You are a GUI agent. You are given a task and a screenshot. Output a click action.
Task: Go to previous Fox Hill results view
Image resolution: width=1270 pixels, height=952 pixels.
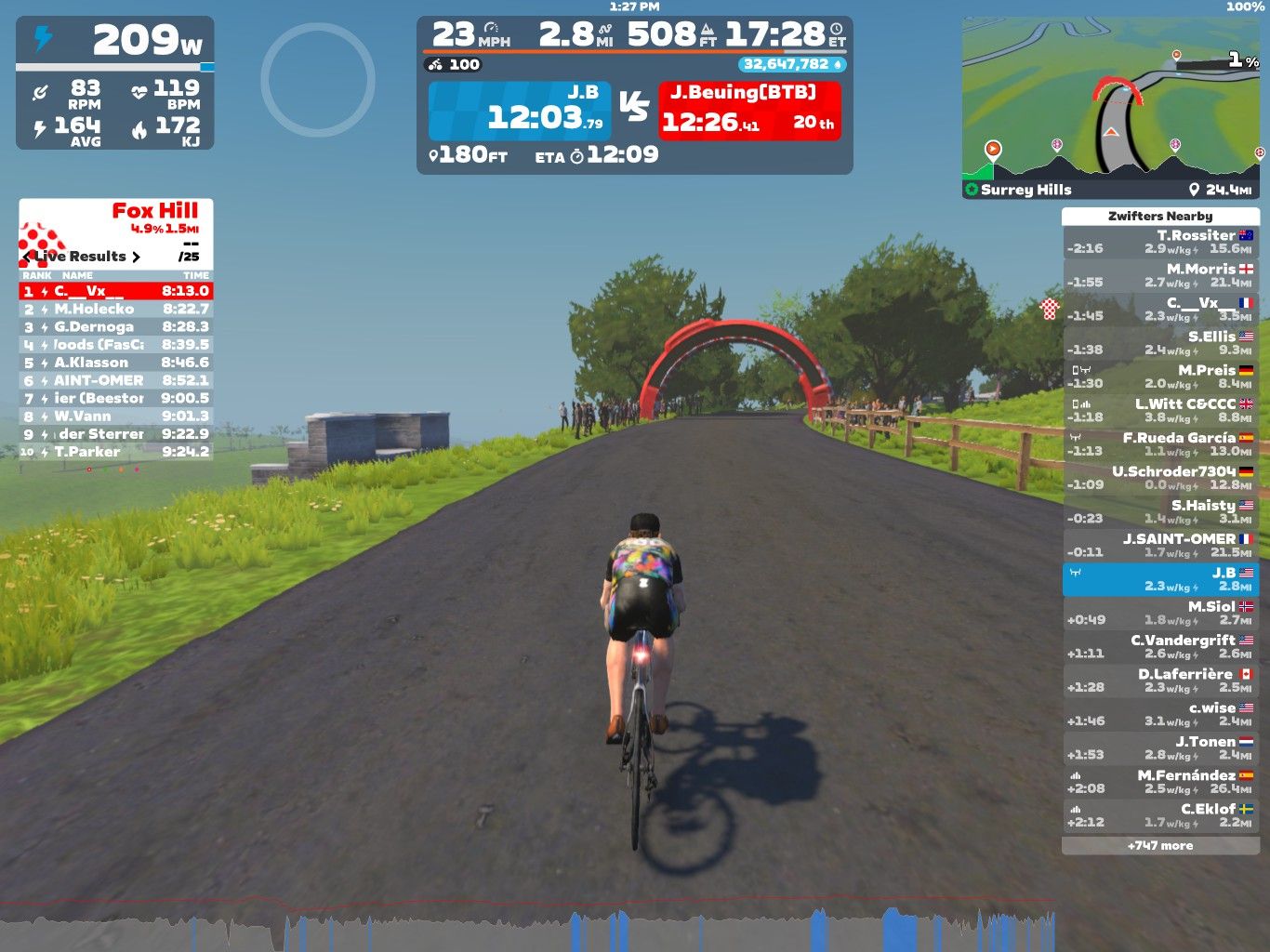(x=26, y=257)
